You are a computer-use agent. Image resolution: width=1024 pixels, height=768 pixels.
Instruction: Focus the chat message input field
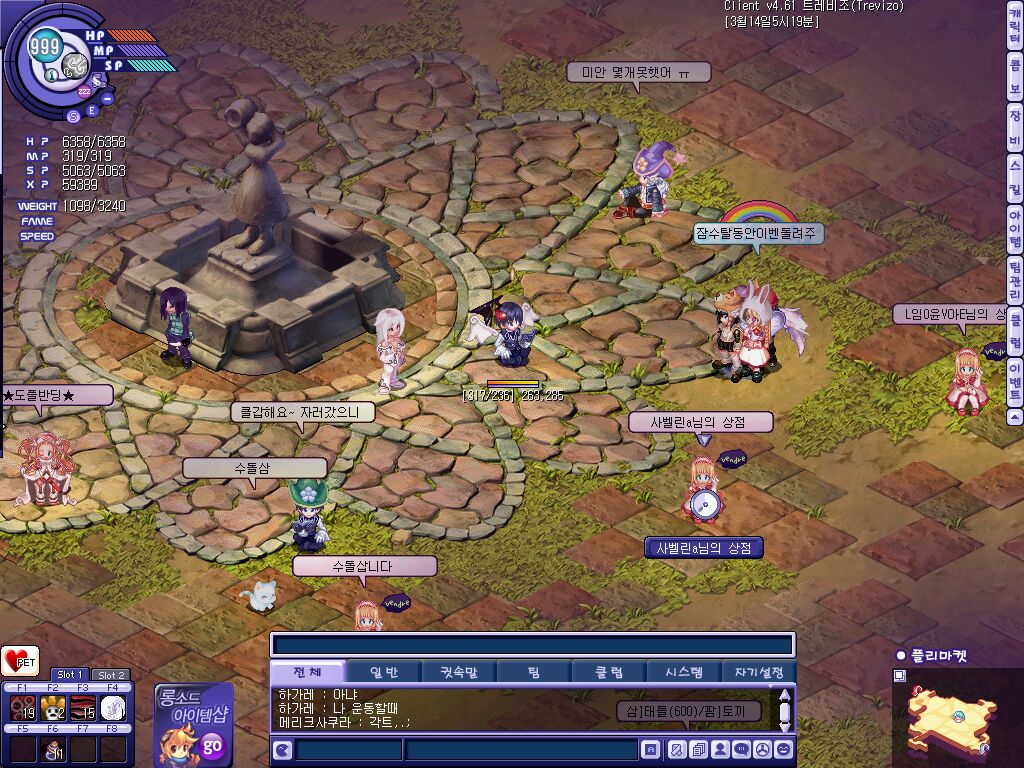pos(520,749)
